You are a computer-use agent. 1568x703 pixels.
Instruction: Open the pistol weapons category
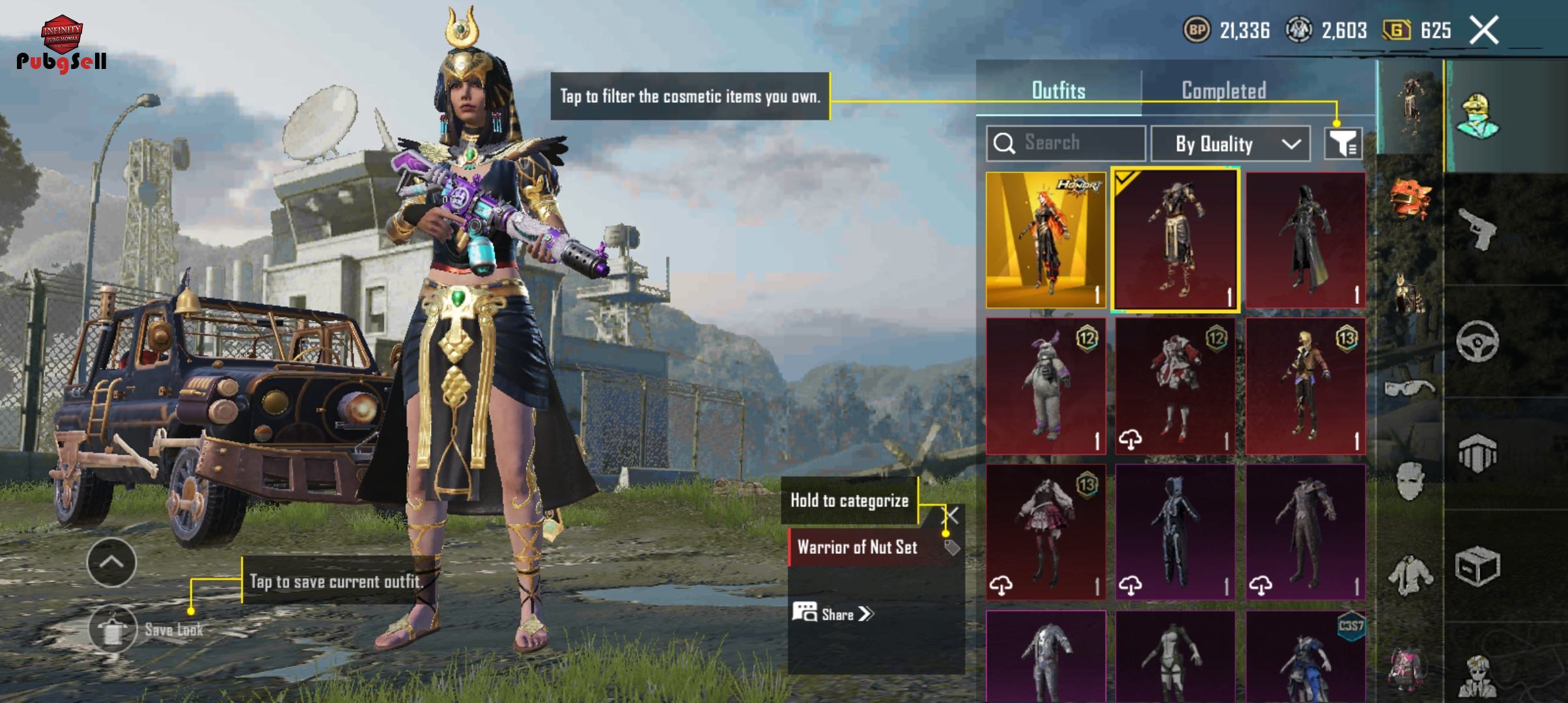coord(1477,228)
